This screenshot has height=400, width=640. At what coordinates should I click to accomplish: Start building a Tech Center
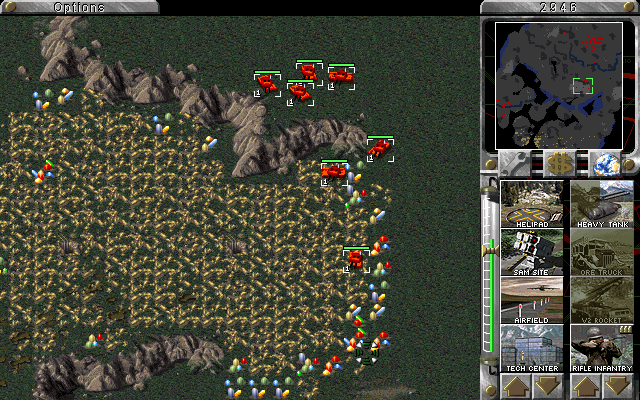[x=532, y=348]
